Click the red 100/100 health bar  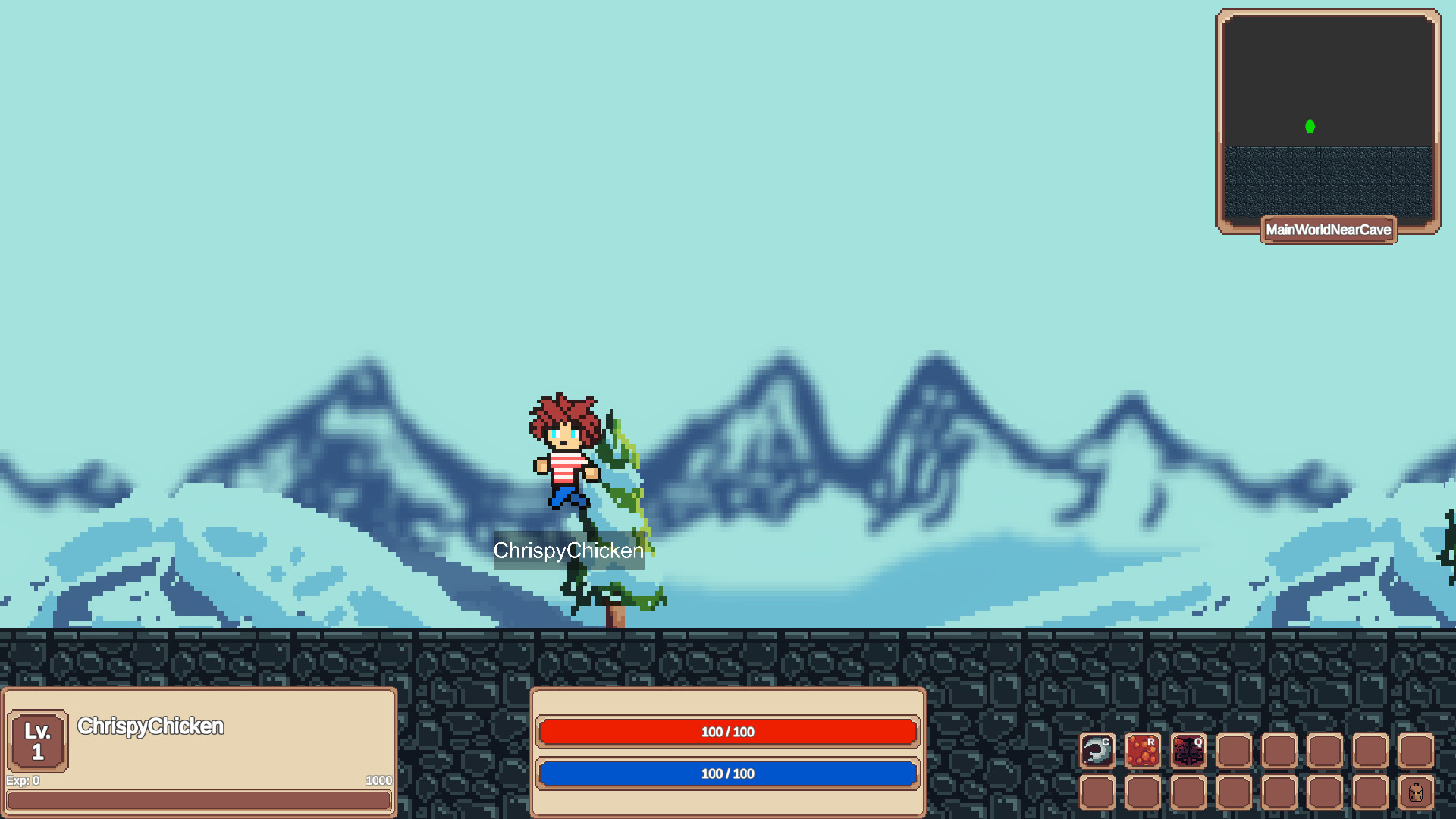click(x=726, y=732)
